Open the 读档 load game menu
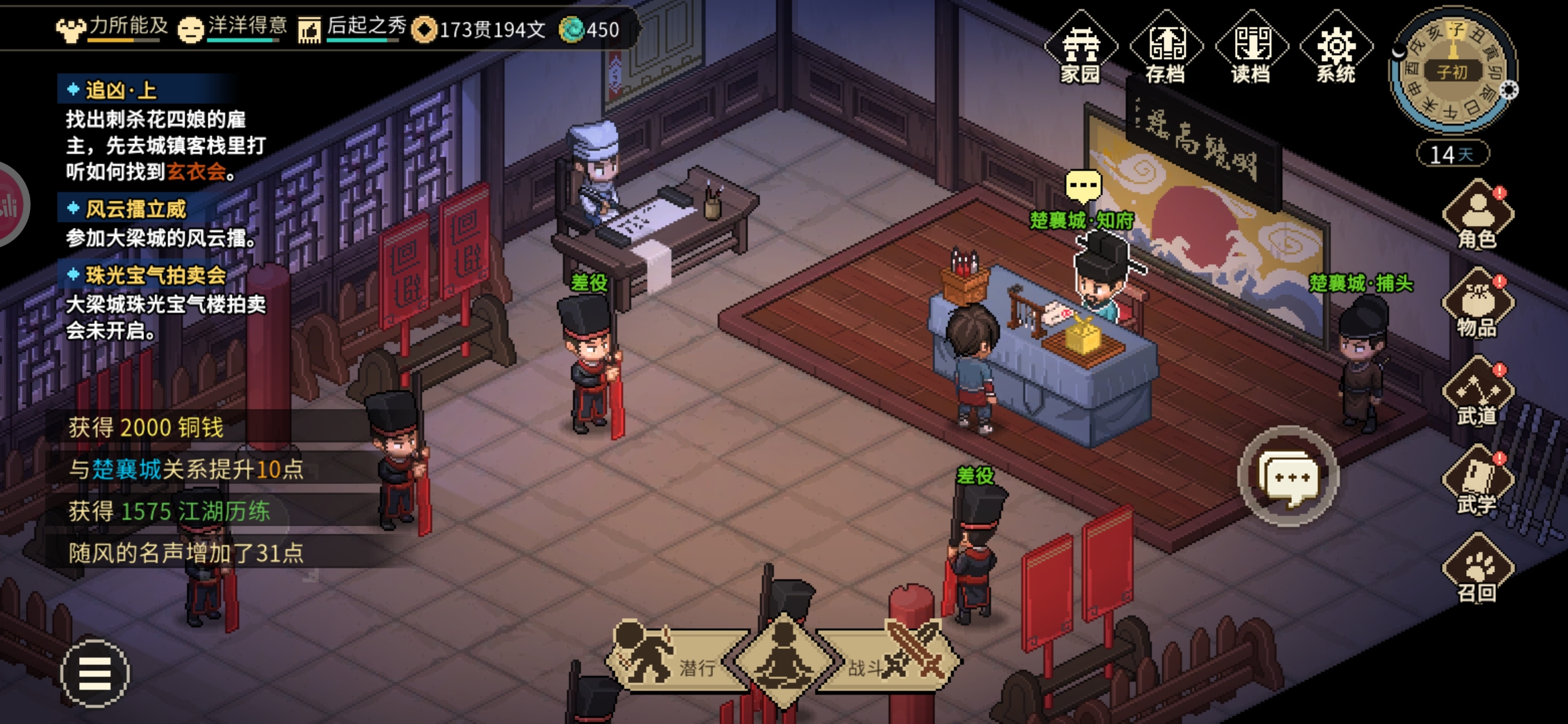Image resolution: width=1568 pixels, height=724 pixels. pos(1251,48)
